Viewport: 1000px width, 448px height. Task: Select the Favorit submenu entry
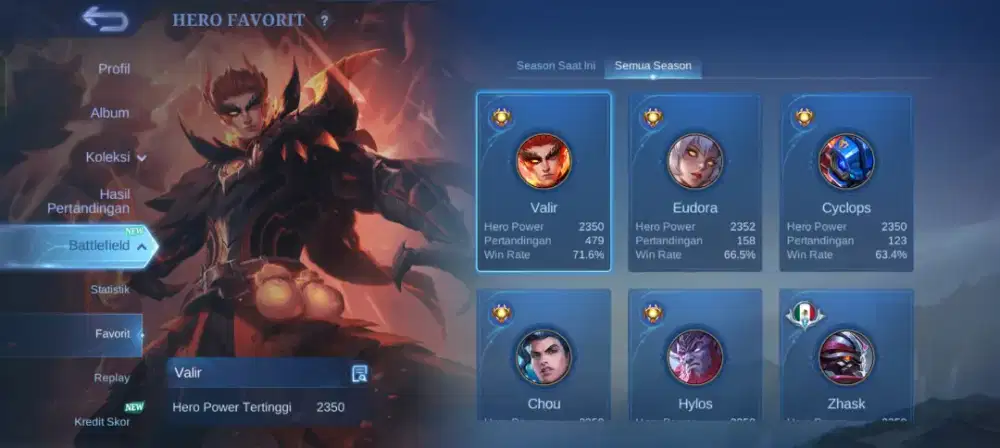coord(112,334)
